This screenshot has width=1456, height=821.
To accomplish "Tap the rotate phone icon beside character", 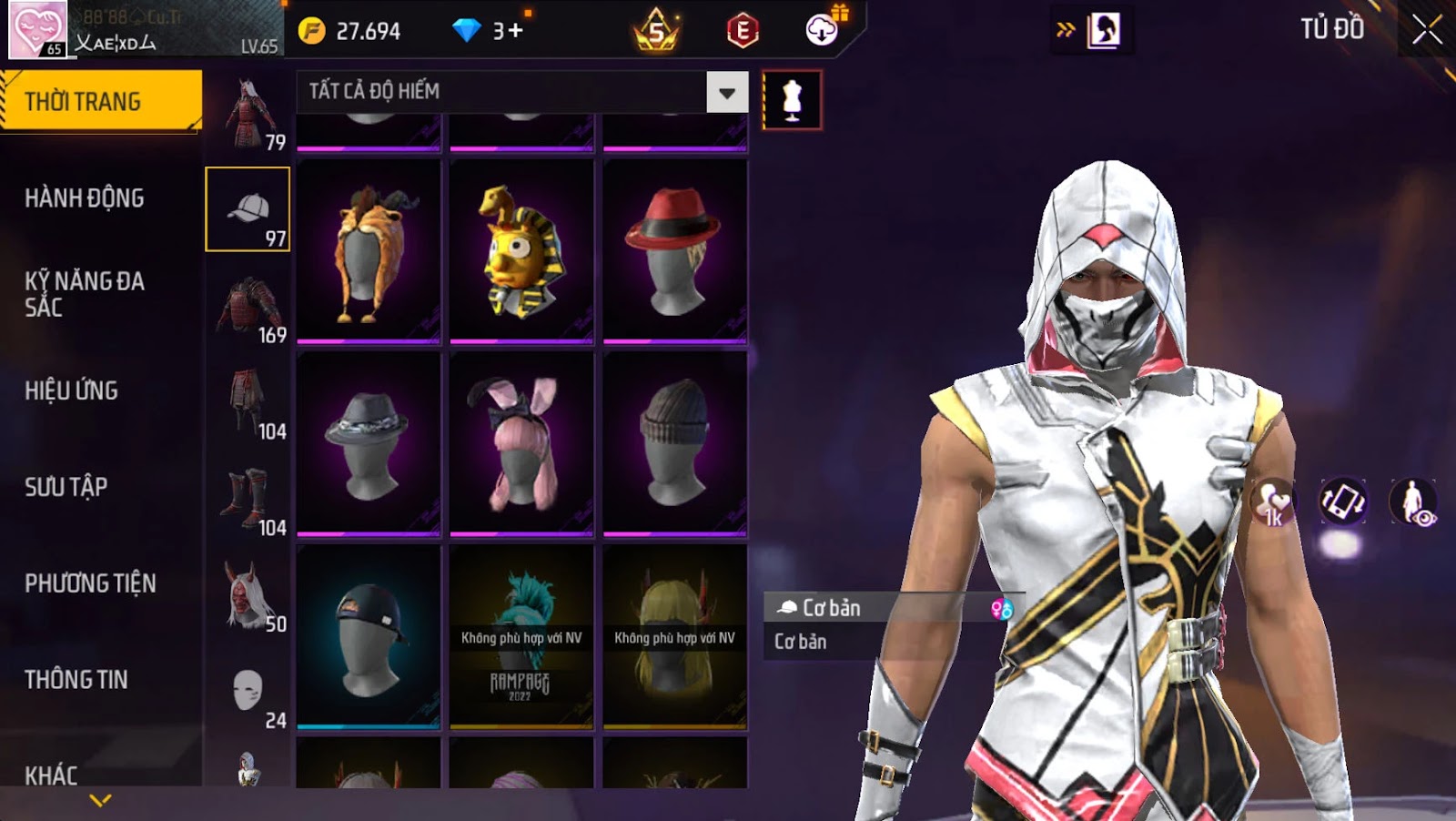I will [x=1343, y=502].
